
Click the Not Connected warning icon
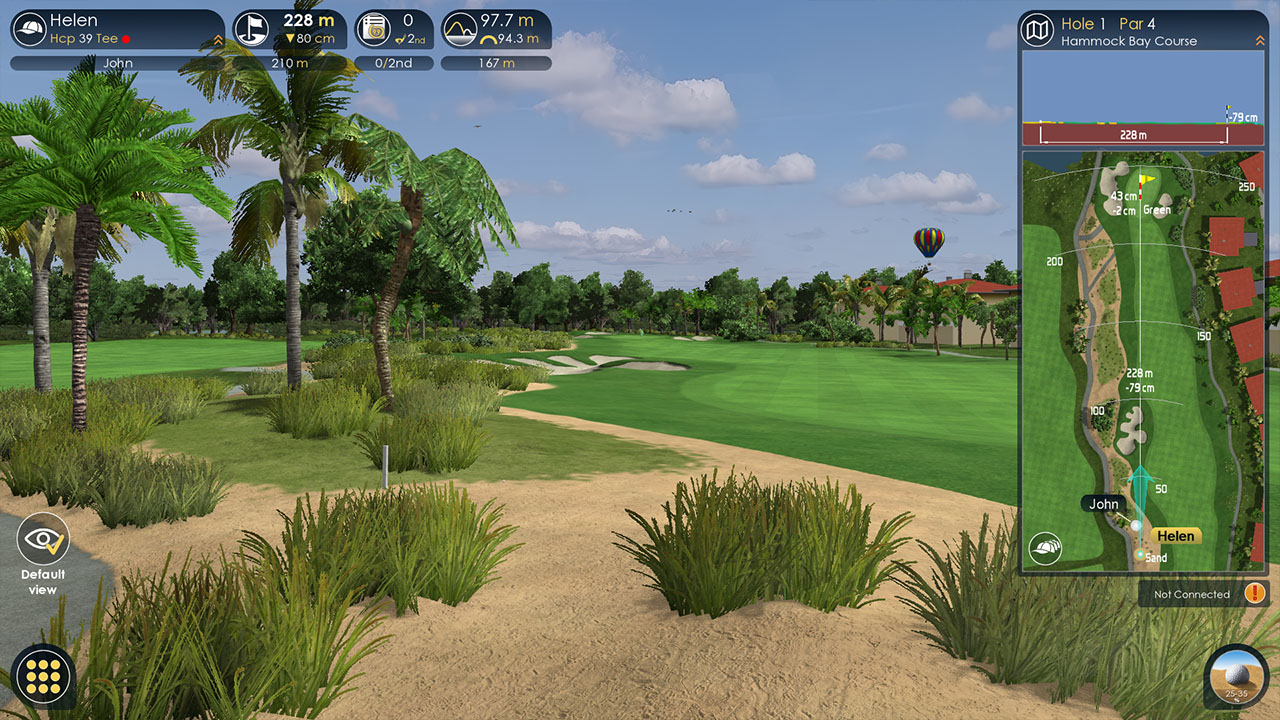click(x=1255, y=593)
